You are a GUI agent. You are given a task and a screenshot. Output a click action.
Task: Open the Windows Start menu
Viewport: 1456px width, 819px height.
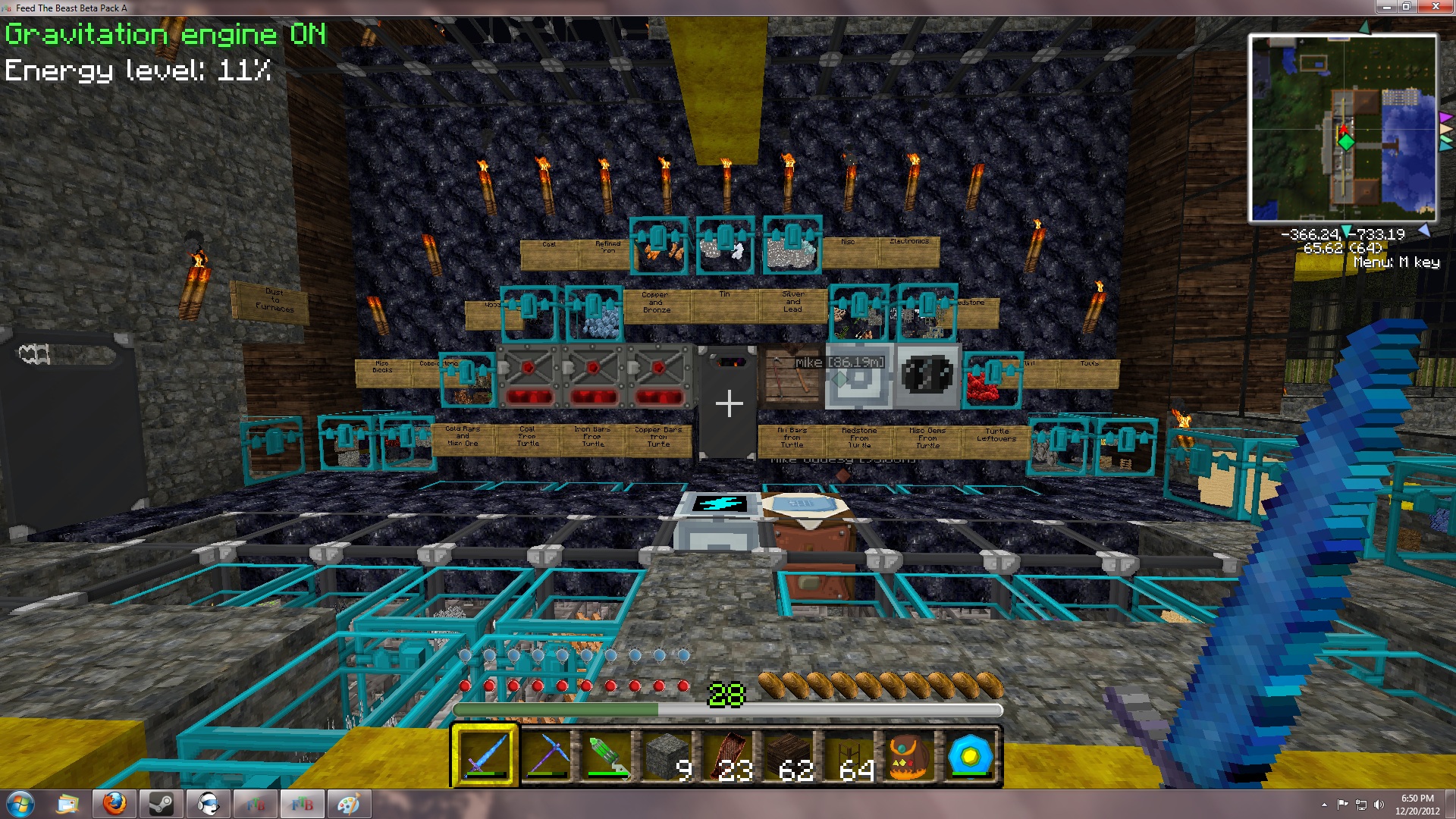click(x=20, y=804)
